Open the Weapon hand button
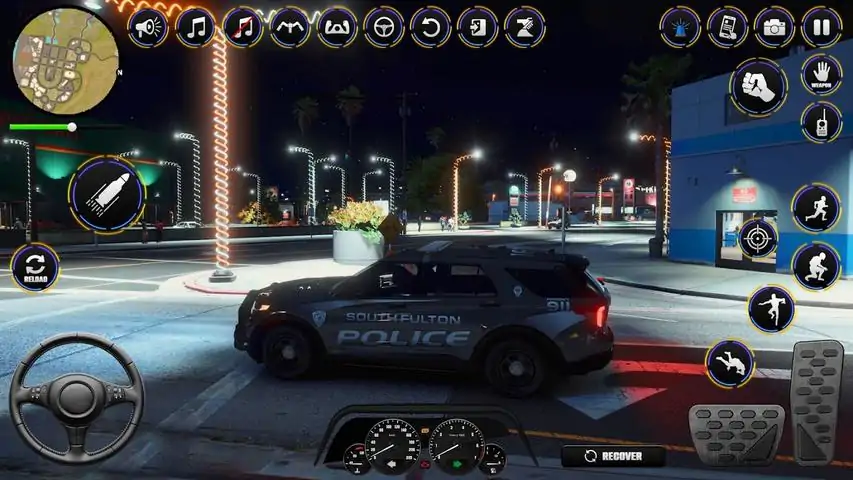The width and height of the screenshot is (853, 480). (821, 75)
